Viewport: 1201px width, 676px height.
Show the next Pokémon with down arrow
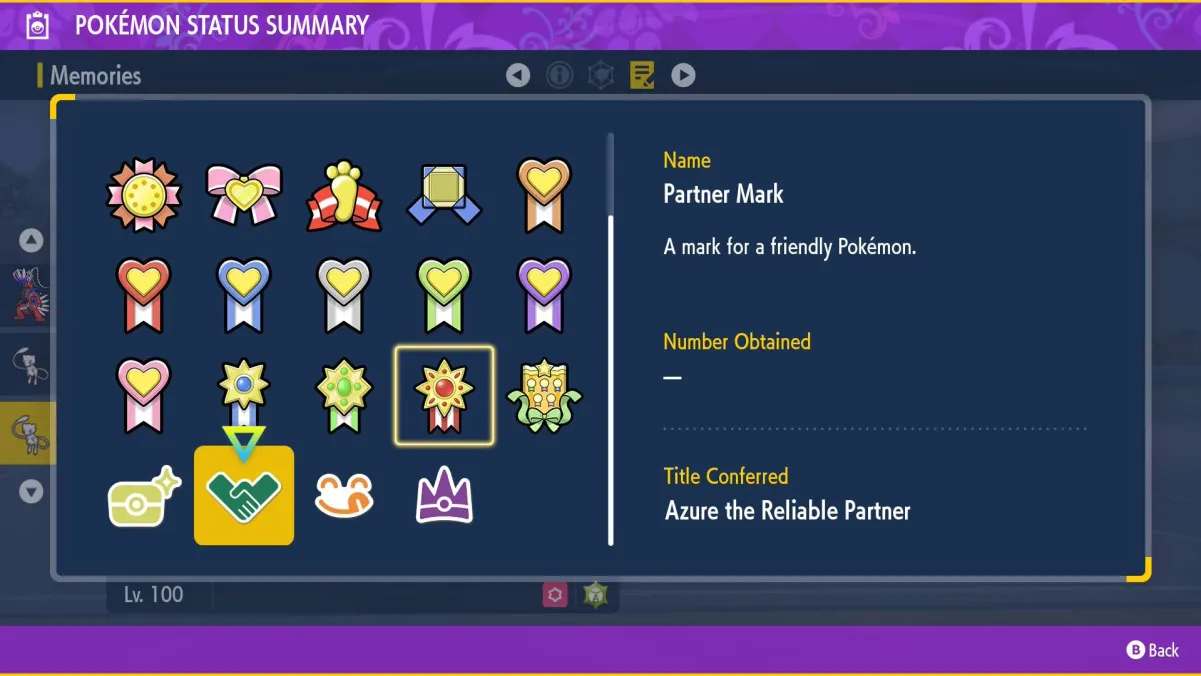coord(31,491)
